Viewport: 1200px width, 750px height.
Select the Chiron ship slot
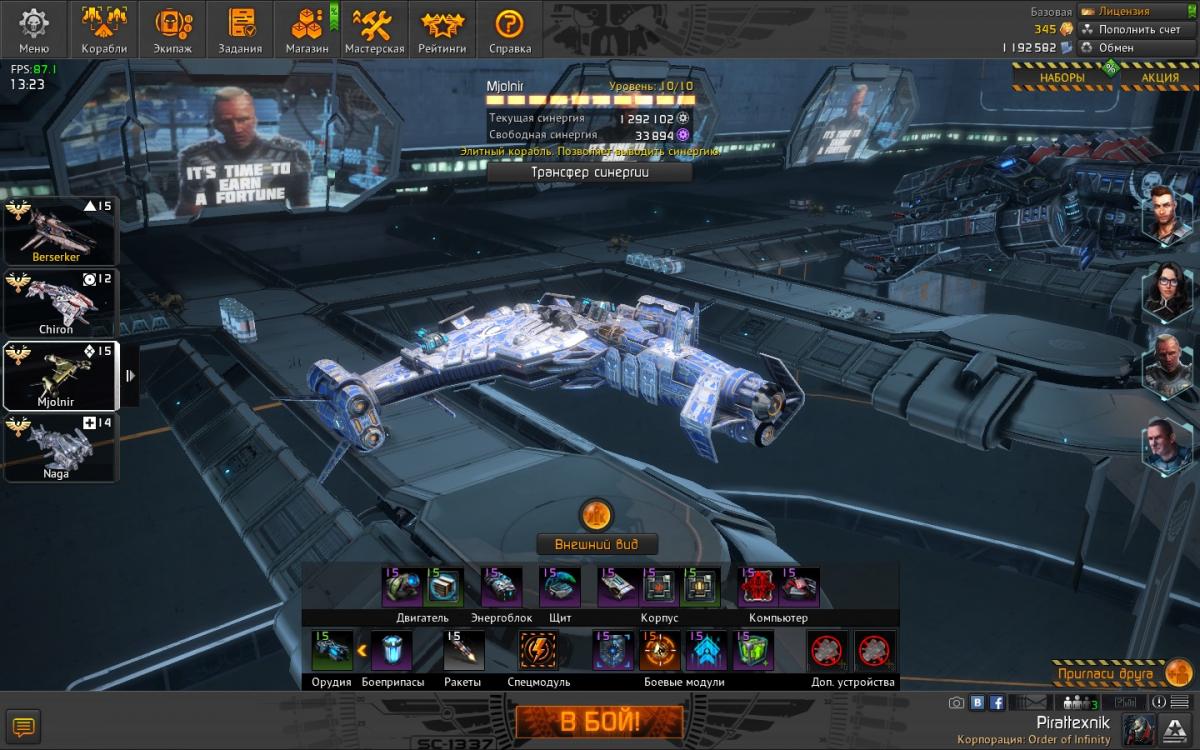click(x=60, y=302)
